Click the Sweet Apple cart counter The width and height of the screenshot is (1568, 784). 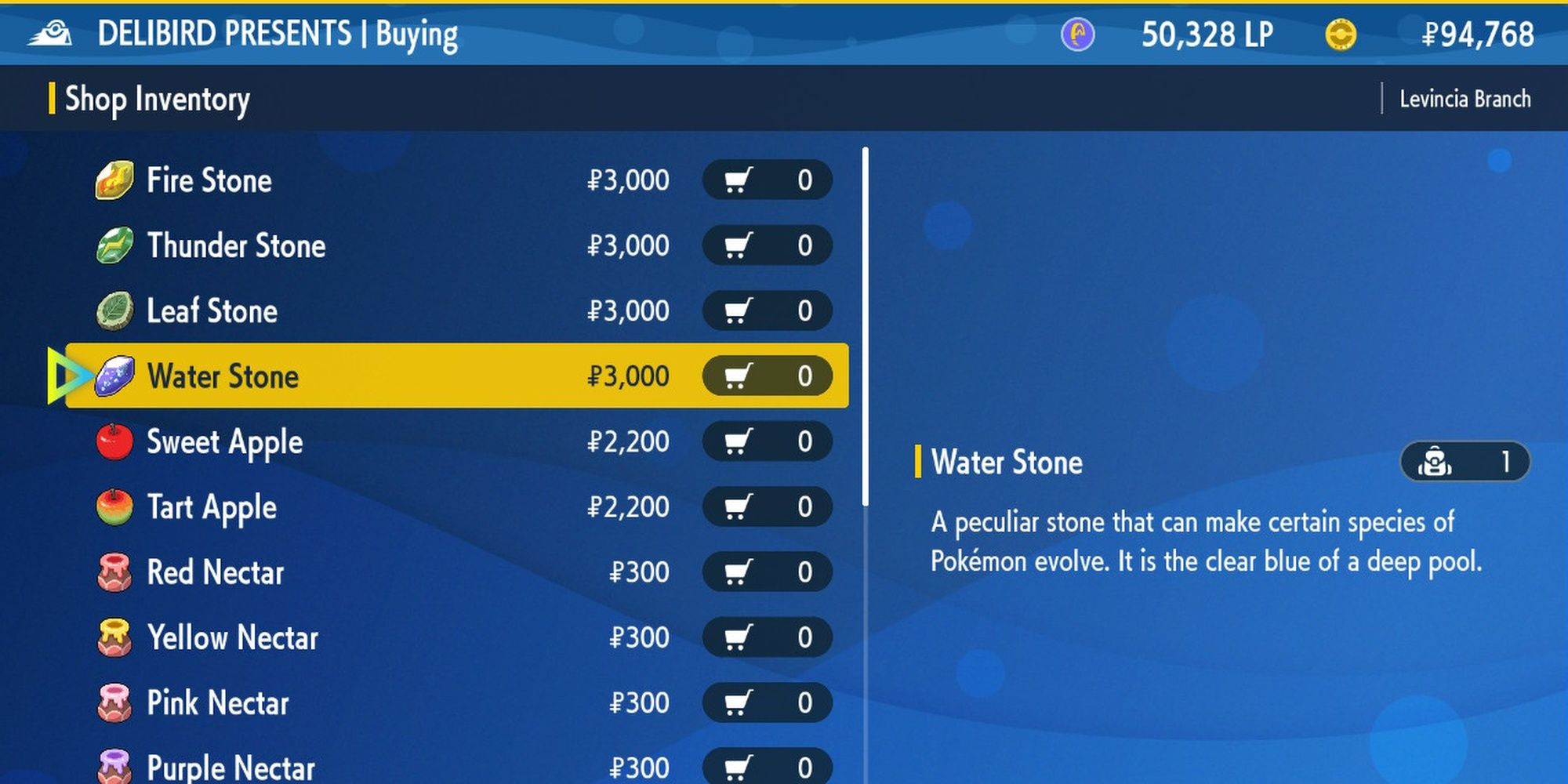point(767,442)
